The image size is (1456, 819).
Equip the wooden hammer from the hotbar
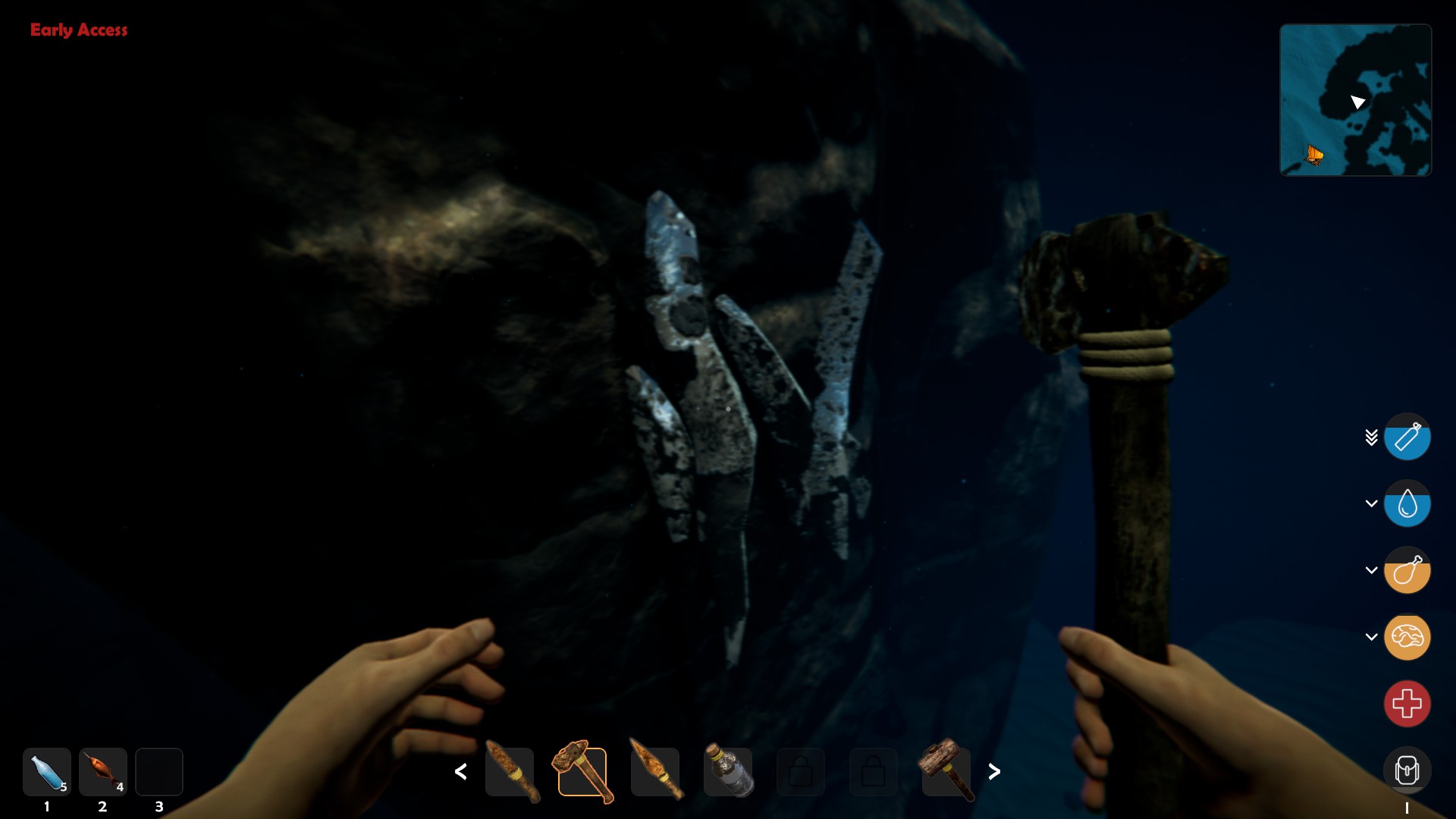[x=946, y=772]
